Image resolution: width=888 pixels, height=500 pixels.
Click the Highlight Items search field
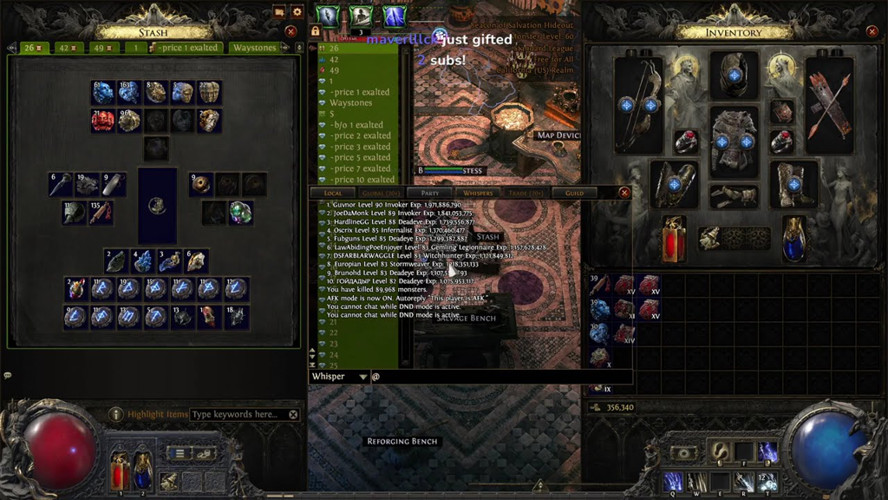(x=238, y=414)
